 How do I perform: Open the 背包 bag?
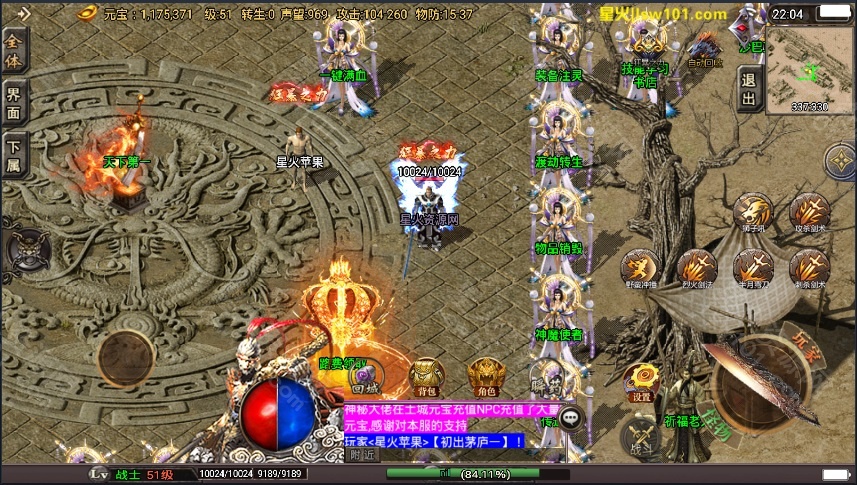427,375
